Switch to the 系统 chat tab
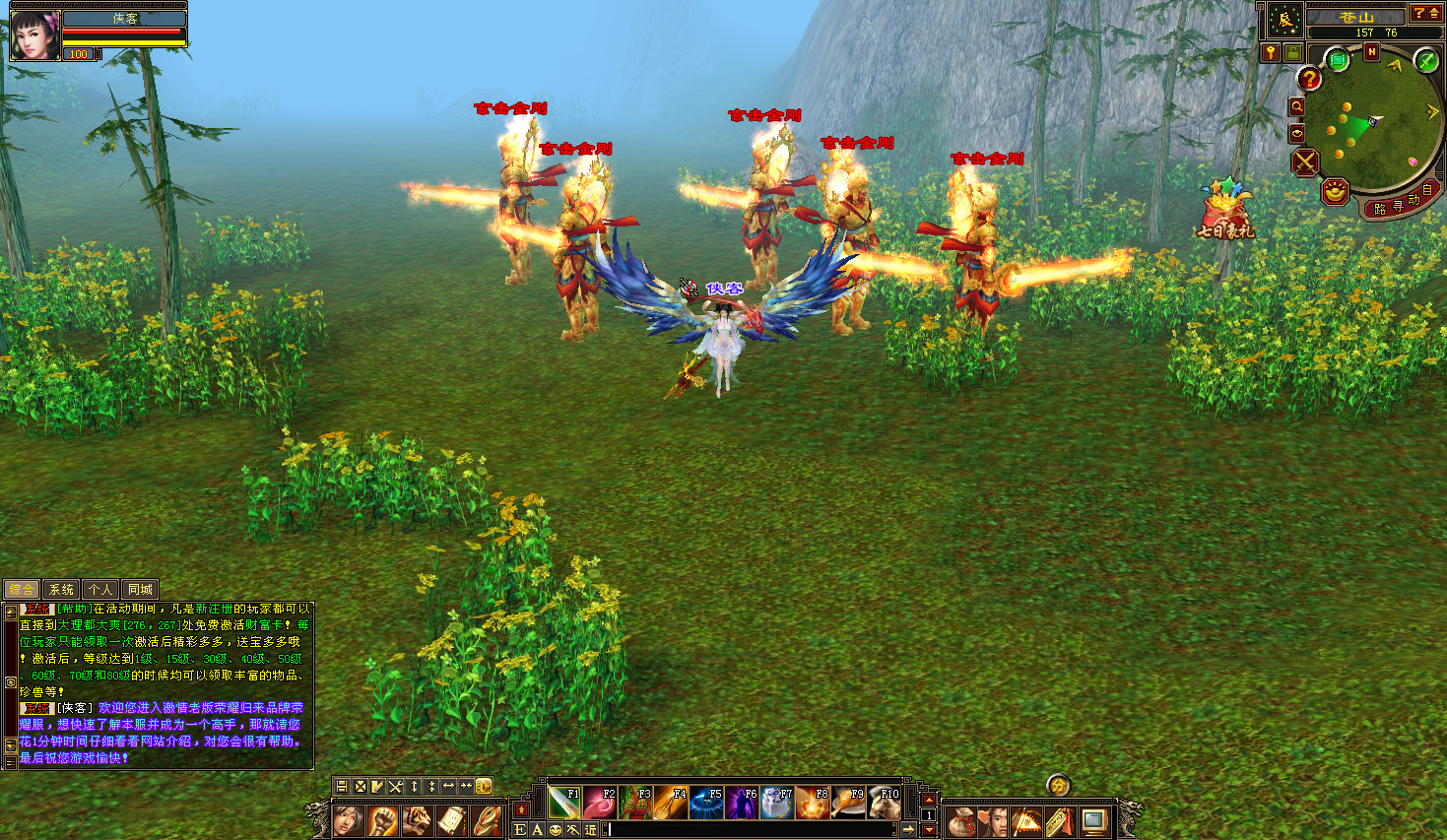Screen dimensions: 1447x840 (x=61, y=589)
